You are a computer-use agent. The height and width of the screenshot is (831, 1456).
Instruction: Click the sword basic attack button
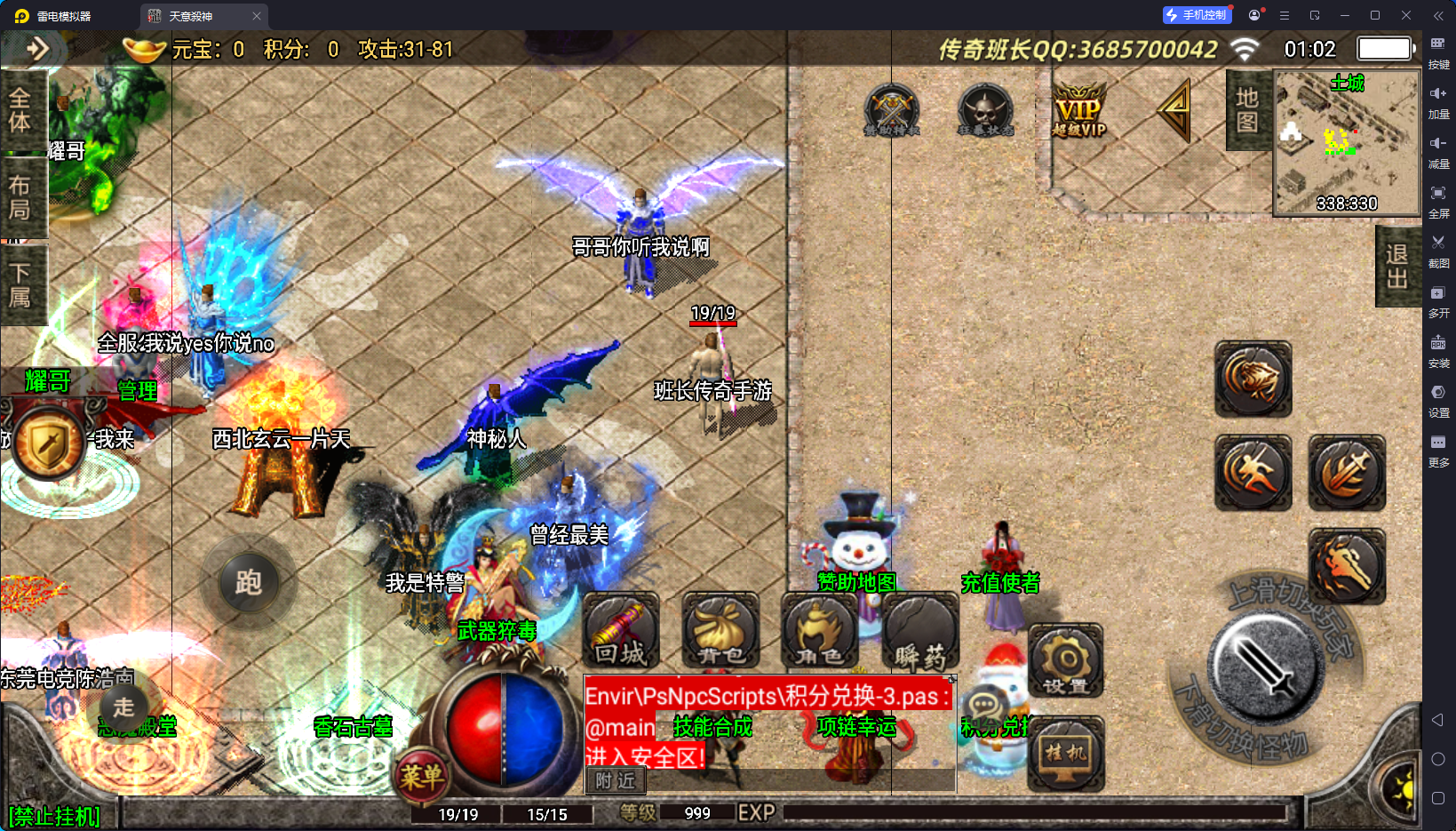point(1266,668)
